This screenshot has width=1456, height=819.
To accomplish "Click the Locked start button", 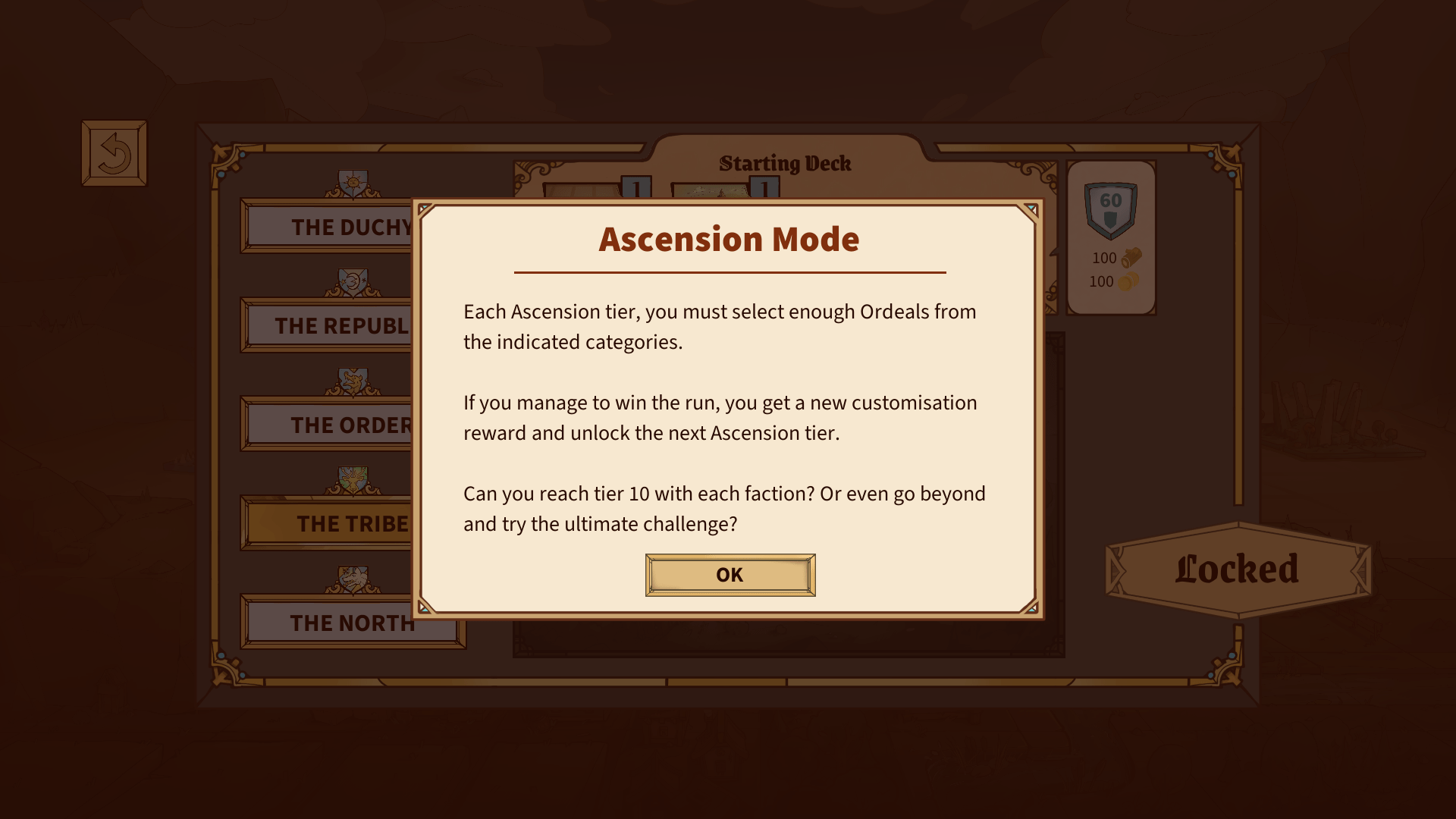I will coord(1238,570).
